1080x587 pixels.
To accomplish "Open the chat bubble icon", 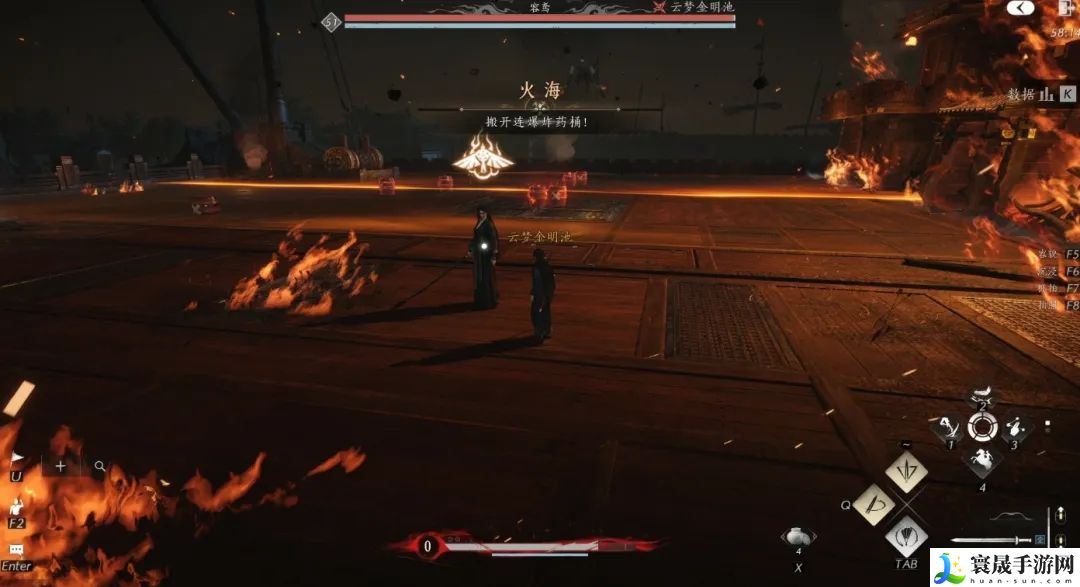I will [x=17, y=550].
